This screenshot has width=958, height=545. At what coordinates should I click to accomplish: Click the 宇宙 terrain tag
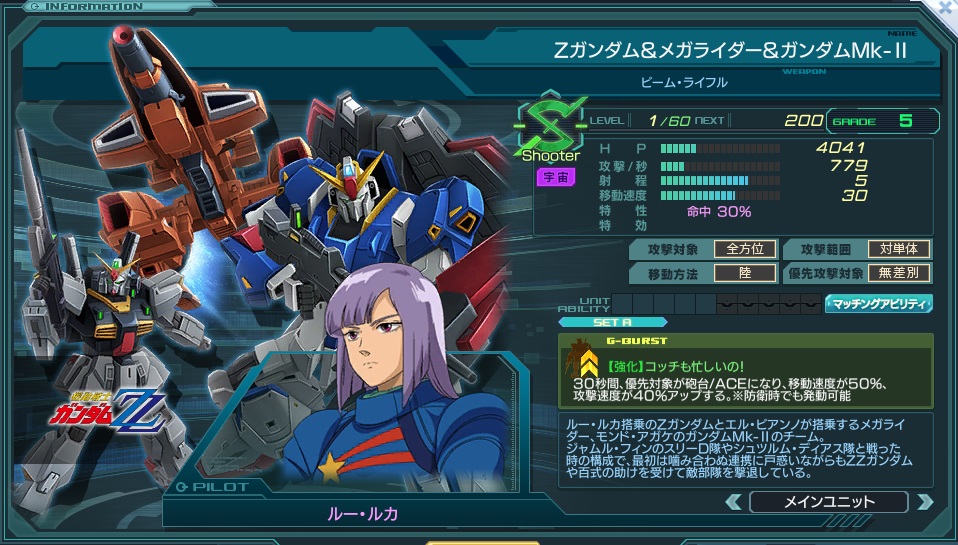point(554,177)
